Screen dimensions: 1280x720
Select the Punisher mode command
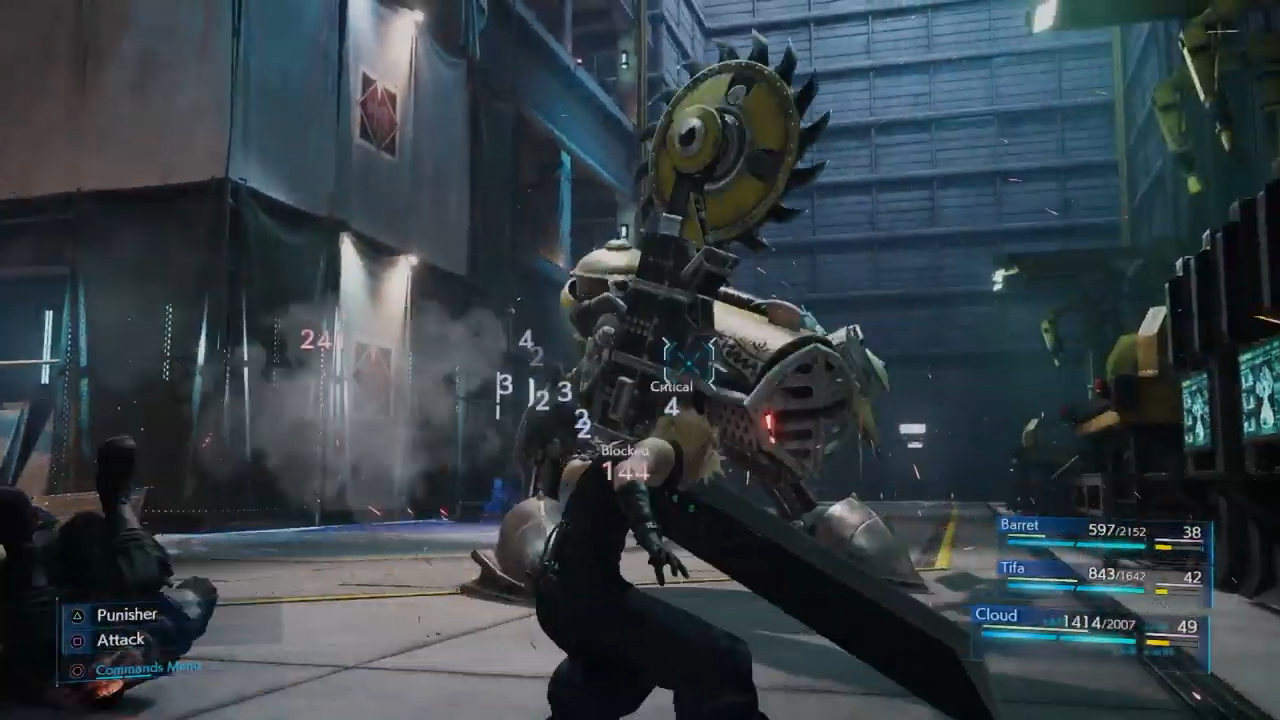pyautogui.click(x=126, y=615)
